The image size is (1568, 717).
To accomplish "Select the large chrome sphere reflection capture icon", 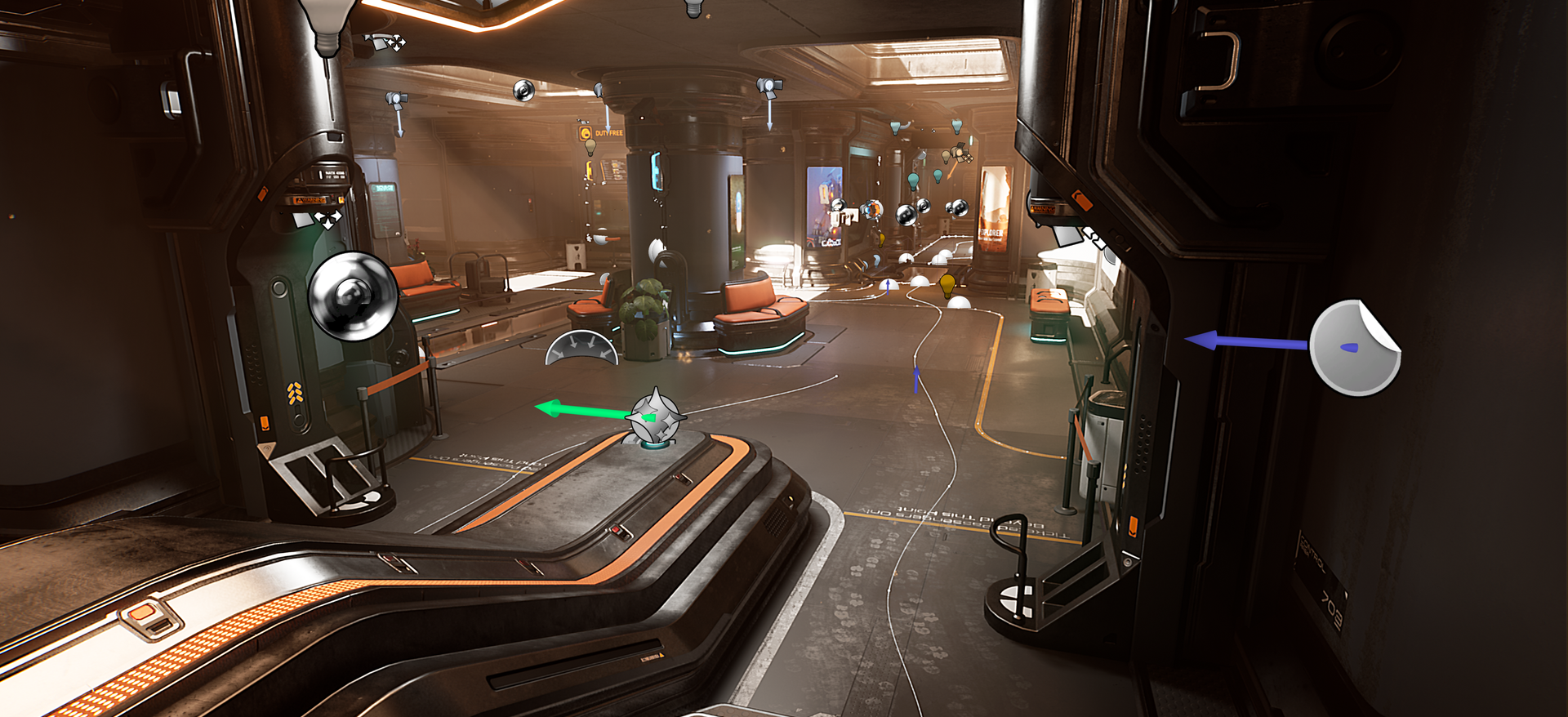I will point(353,296).
